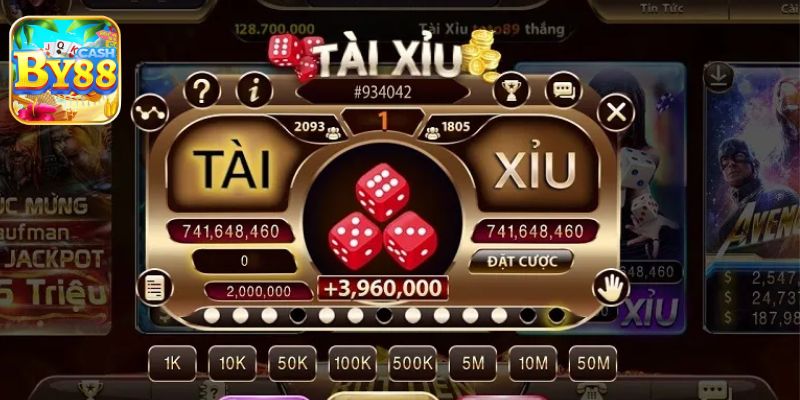Click the BY88 logo
Viewport: 800px width, 400px height.
point(65,70)
